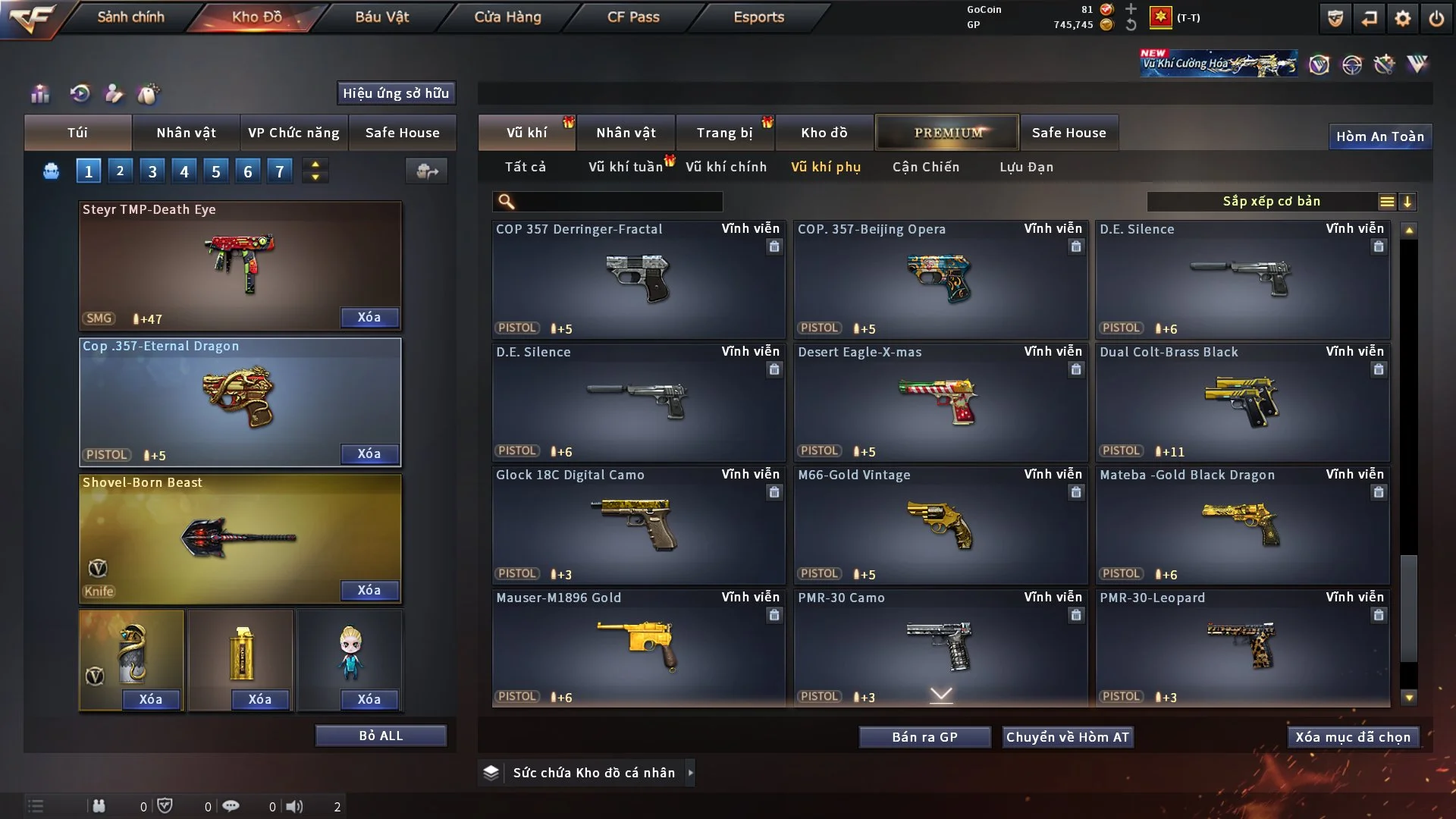Show Vũ khí chính primary weapons
Viewport: 1456px width, 819px height.
(x=726, y=167)
